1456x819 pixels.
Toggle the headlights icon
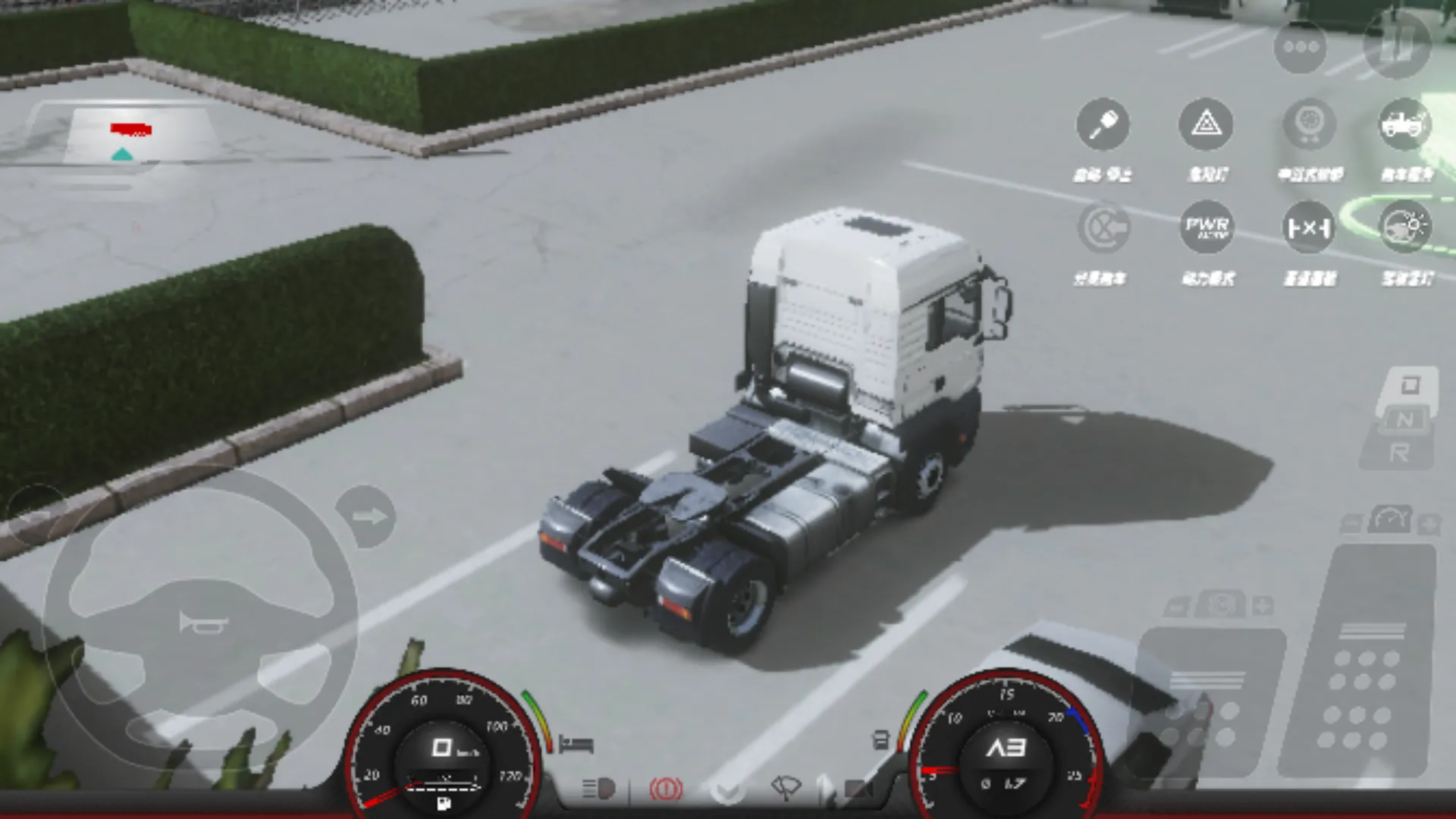598,789
